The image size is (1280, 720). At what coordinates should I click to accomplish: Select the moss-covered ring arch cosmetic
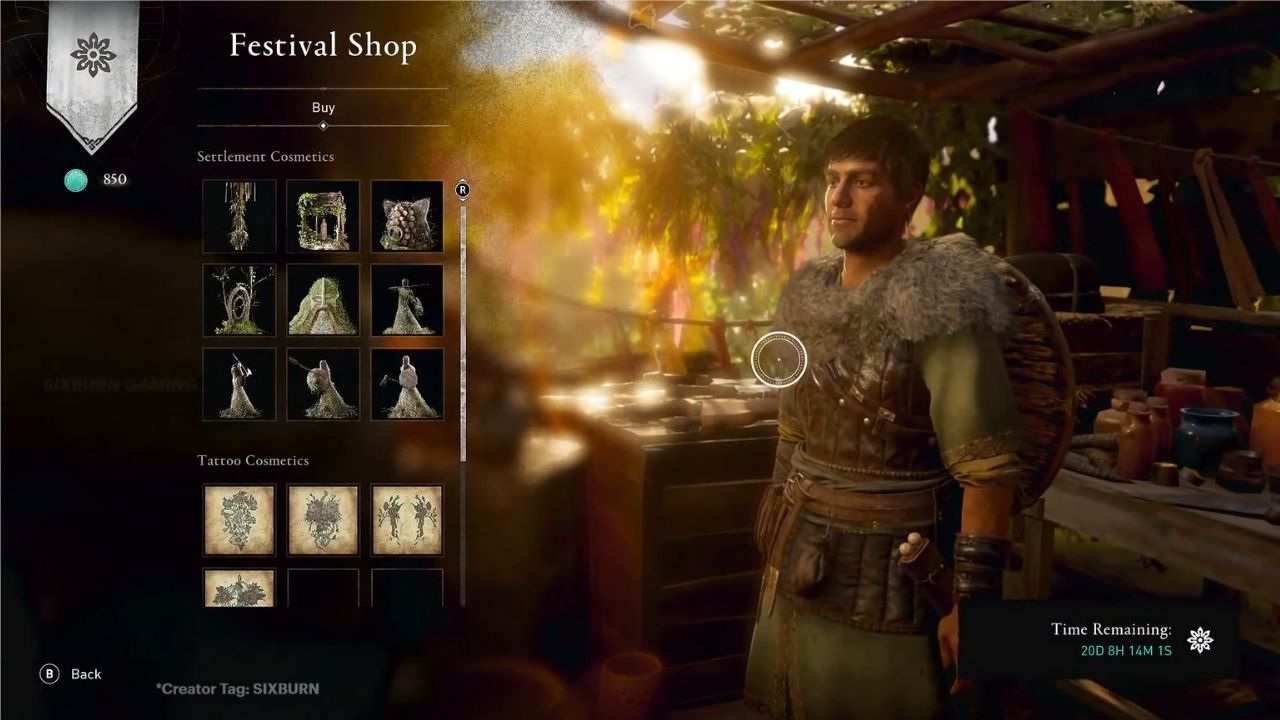coord(239,299)
